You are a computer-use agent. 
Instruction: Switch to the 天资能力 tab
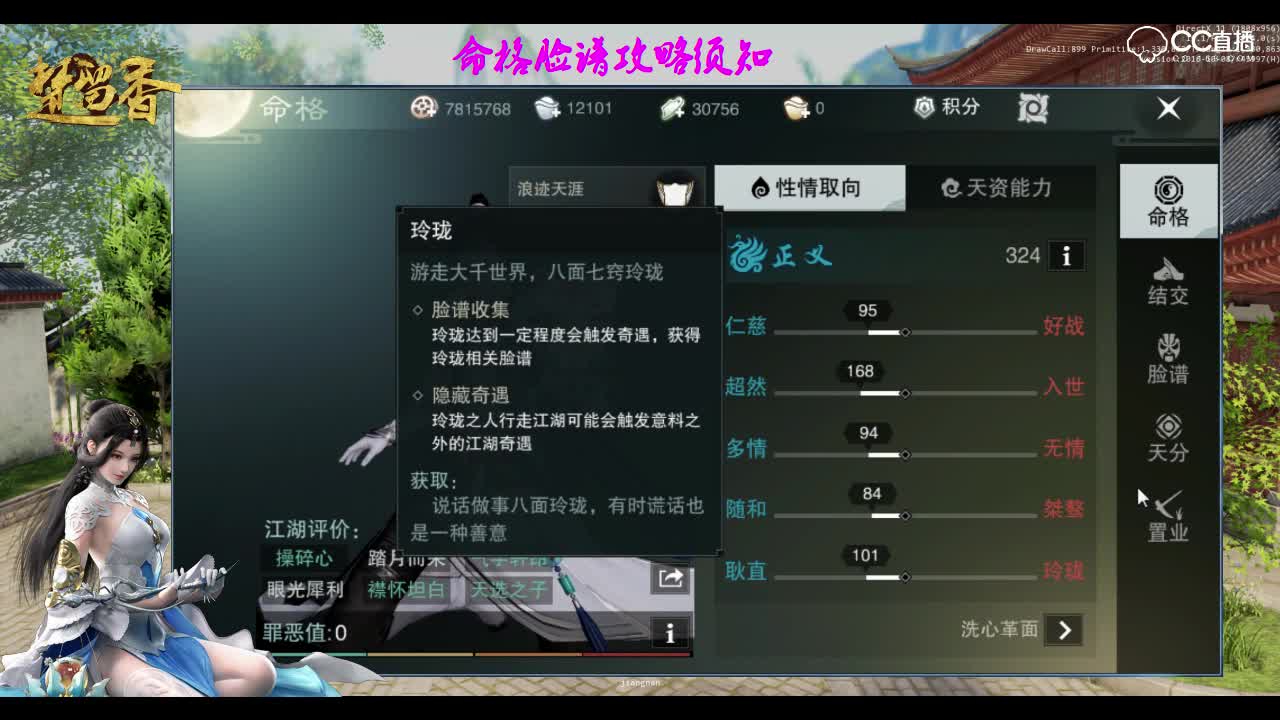click(1000, 188)
